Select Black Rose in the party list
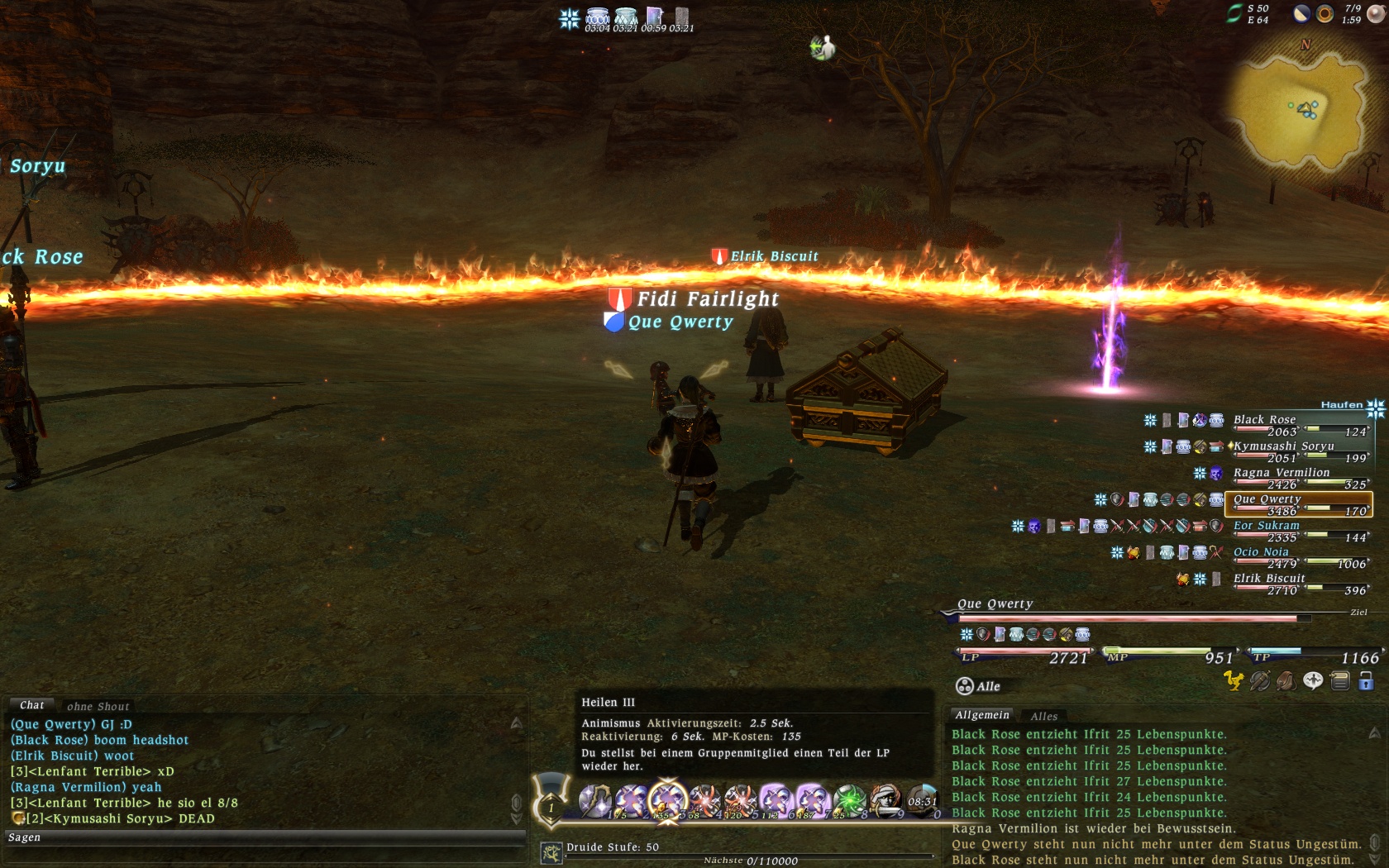This screenshot has width=1389, height=868. pyautogui.click(x=1264, y=420)
